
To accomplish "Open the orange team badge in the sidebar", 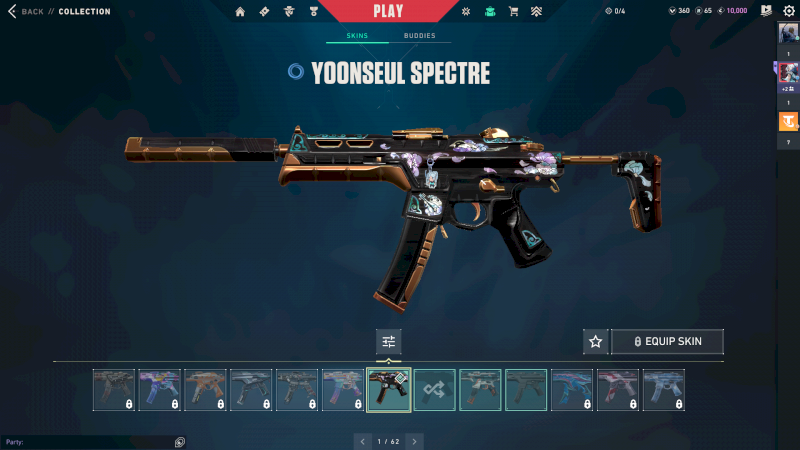I will 788,122.
